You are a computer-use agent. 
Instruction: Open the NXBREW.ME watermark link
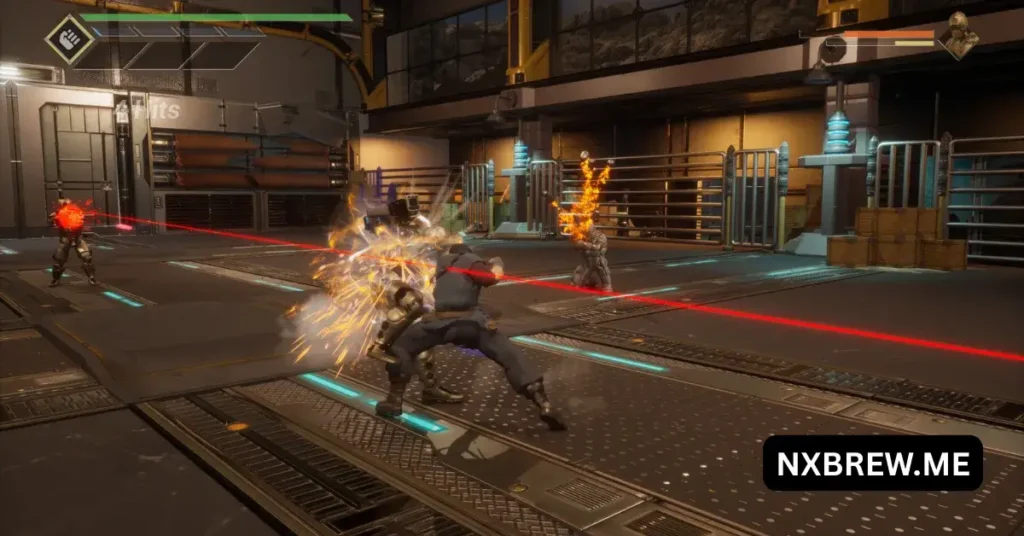point(872,463)
